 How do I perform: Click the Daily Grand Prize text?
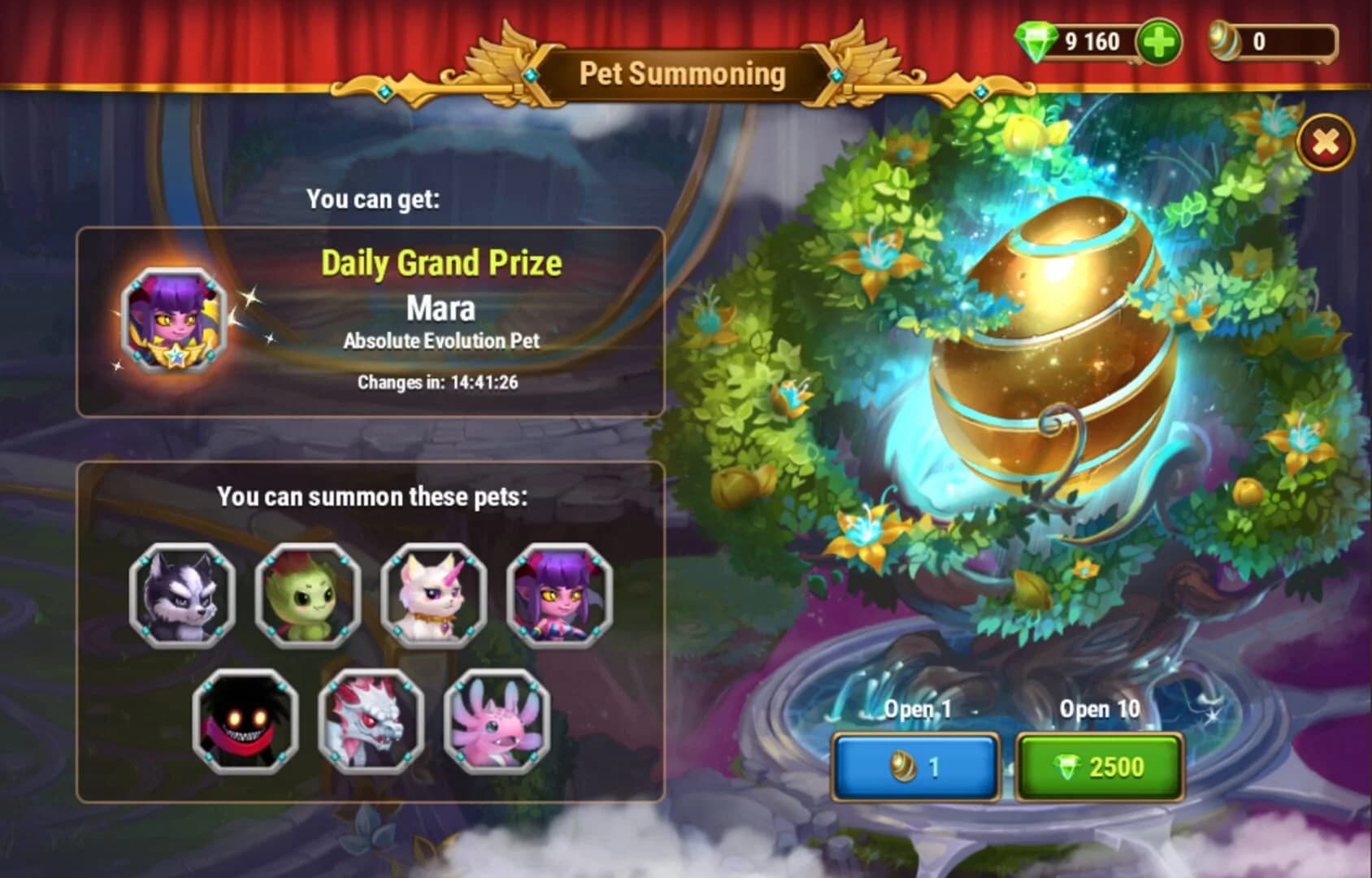pos(444,263)
